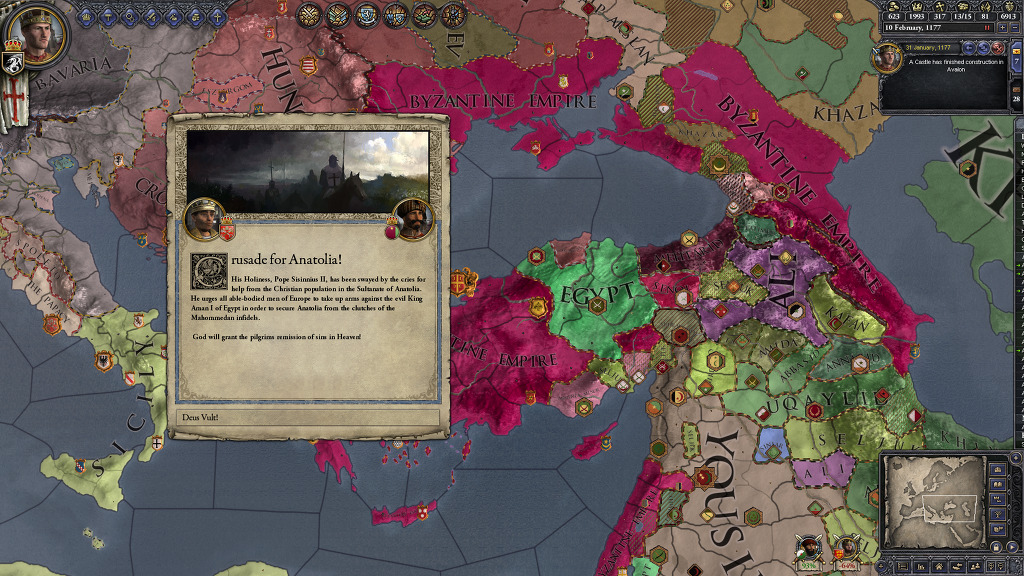Click the dragon coat of arms shield

(x=15, y=63)
